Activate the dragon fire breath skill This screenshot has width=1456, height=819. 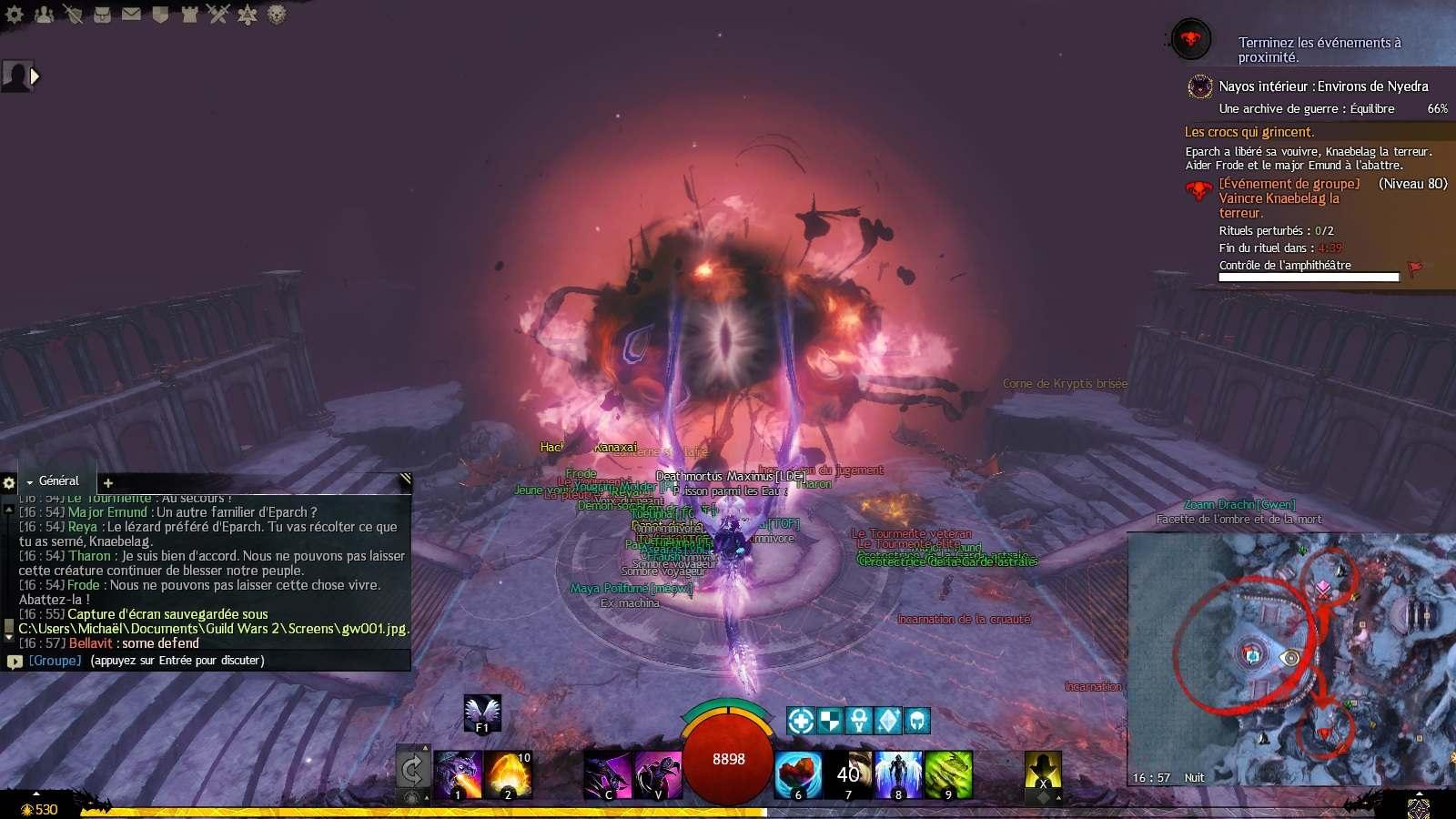click(458, 775)
